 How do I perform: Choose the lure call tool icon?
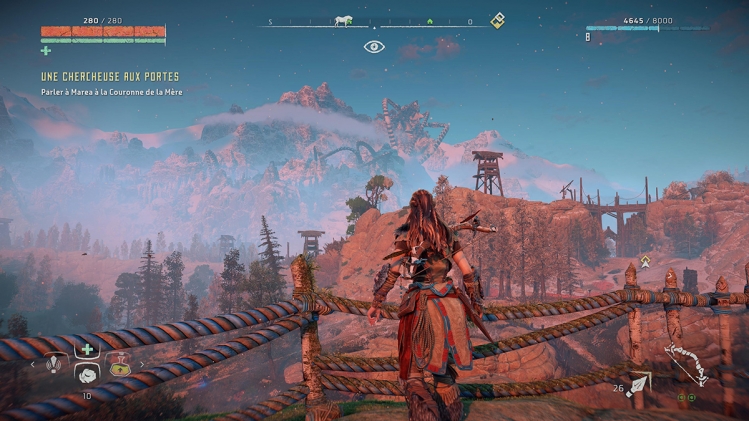click(x=53, y=365)
